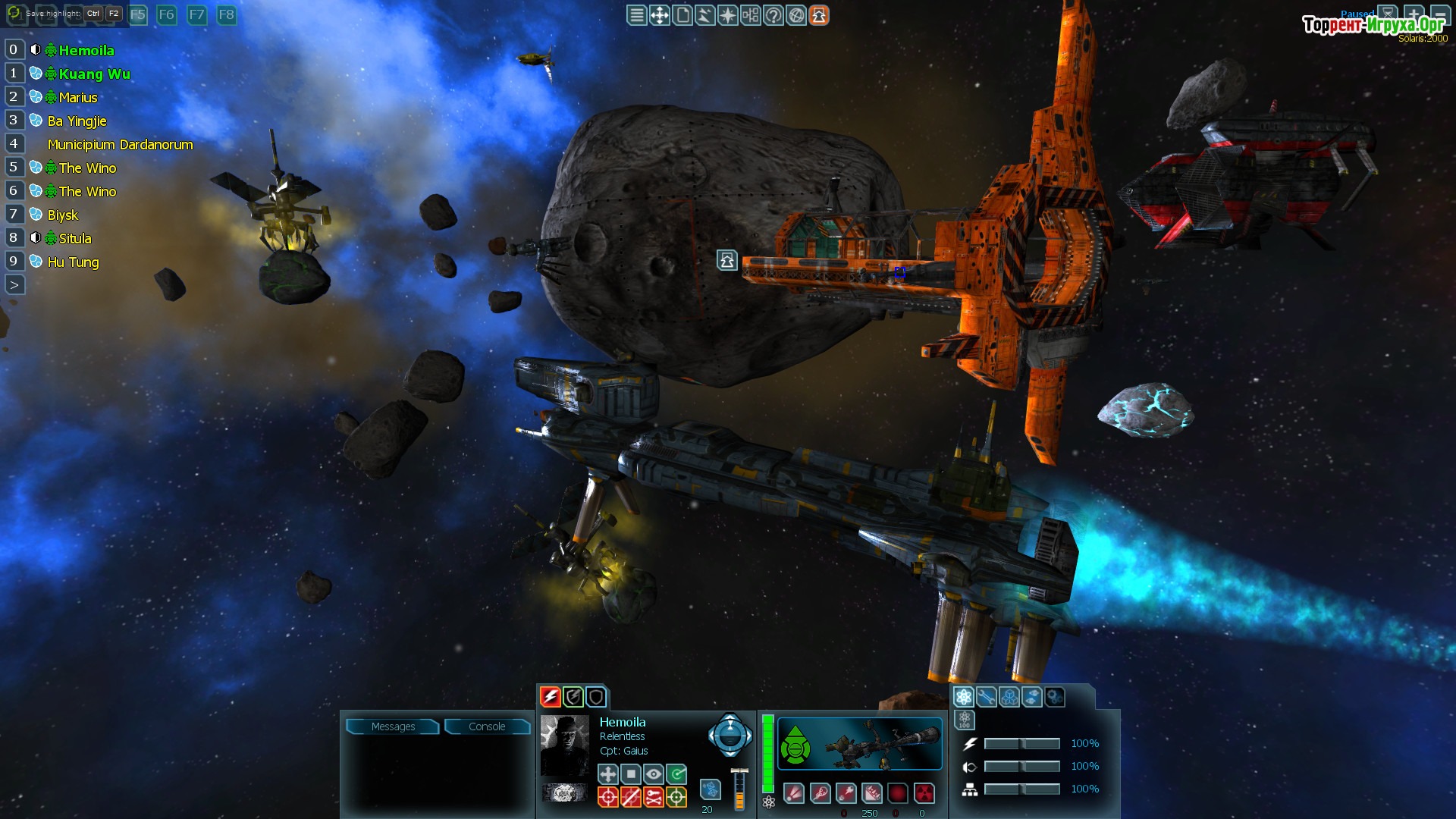Click the move order cross-arrows button
Viewport: 1456px width, 819px height.
click(x=608, y=774)
